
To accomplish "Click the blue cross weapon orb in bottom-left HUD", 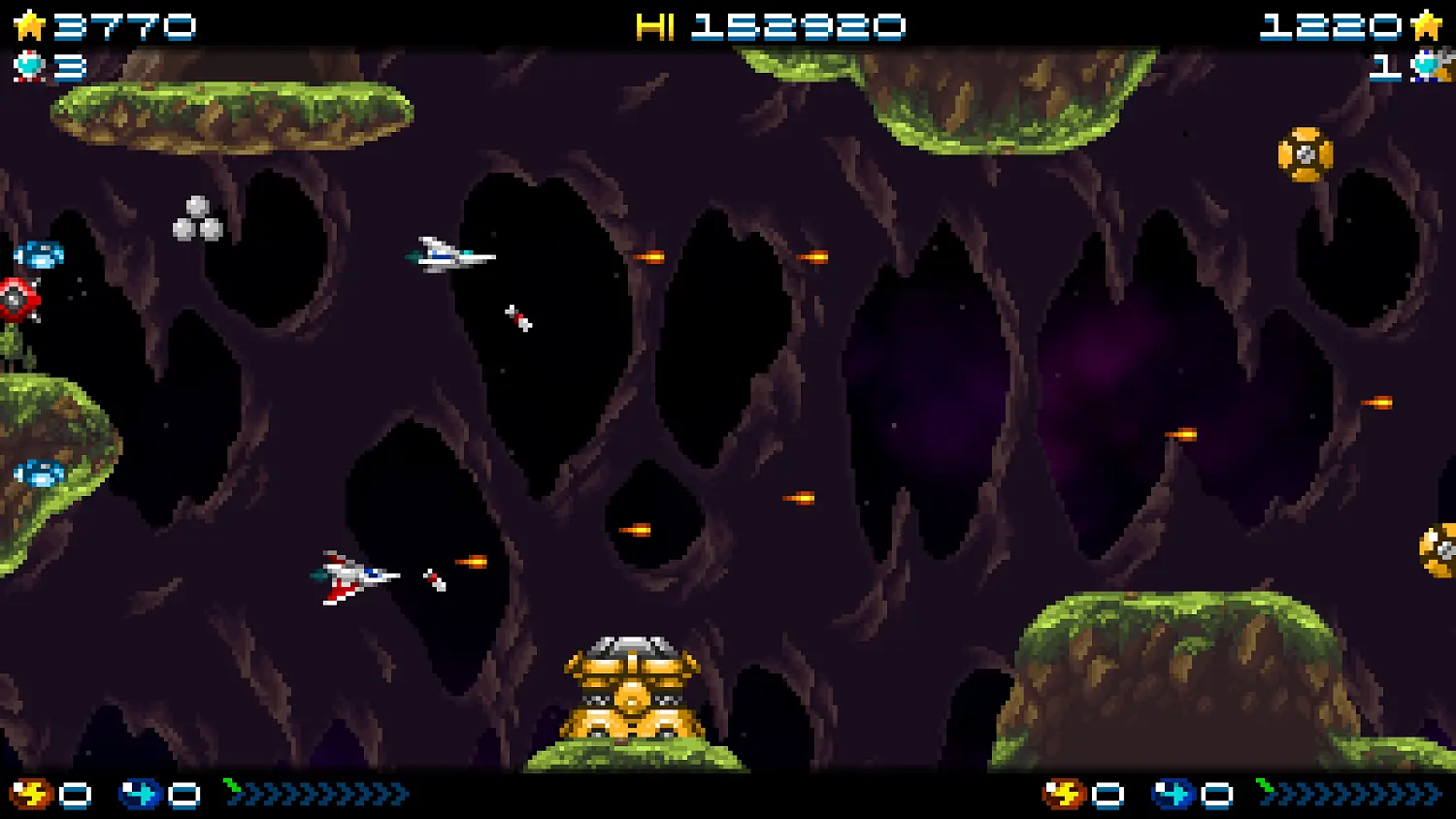I will coord(139,794).
